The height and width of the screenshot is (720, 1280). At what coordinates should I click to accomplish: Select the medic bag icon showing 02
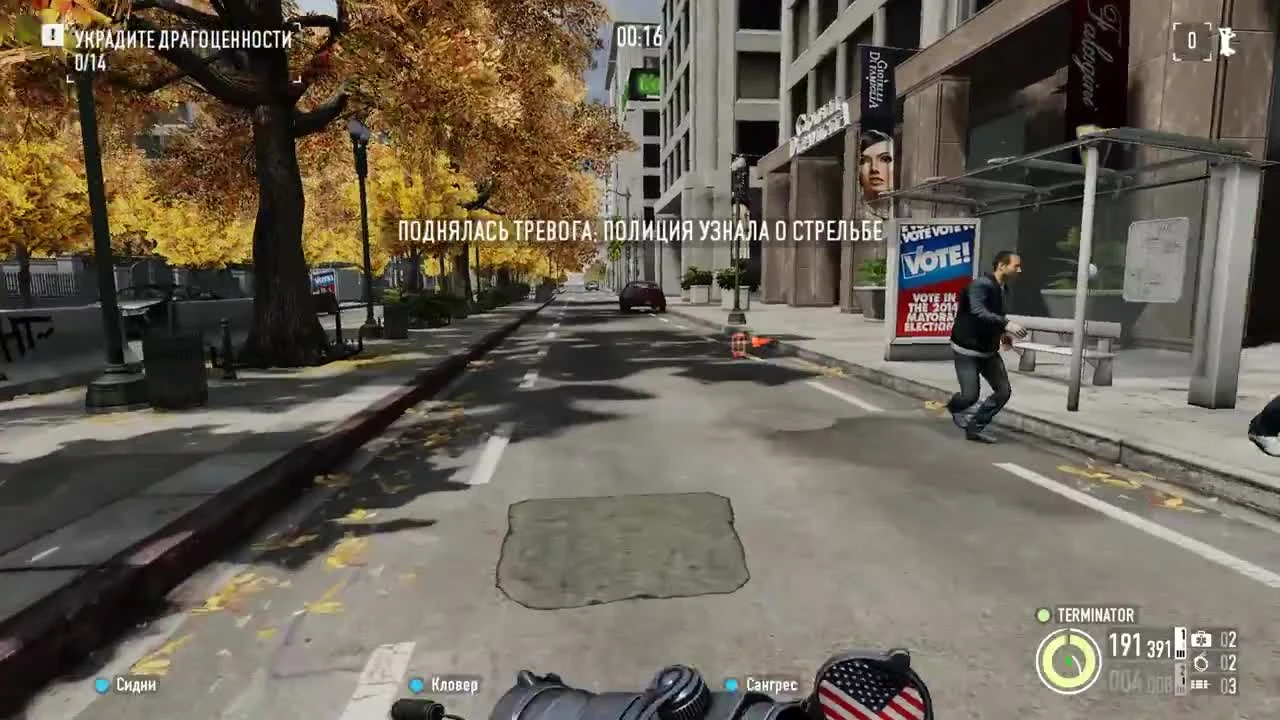pyautogui.click(x=1201, y=638)
